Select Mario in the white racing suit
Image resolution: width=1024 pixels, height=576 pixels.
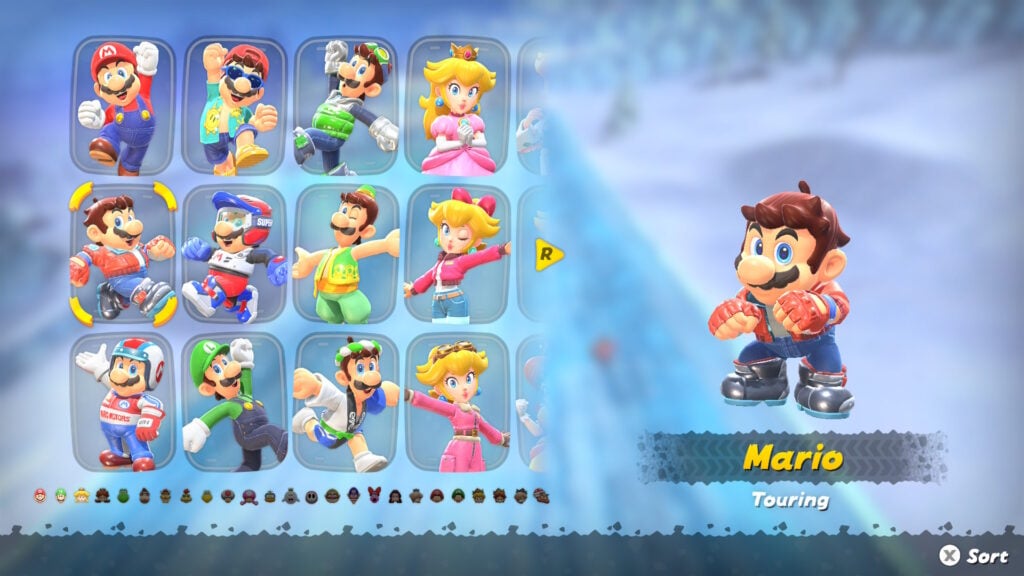(x=123, y=402)
